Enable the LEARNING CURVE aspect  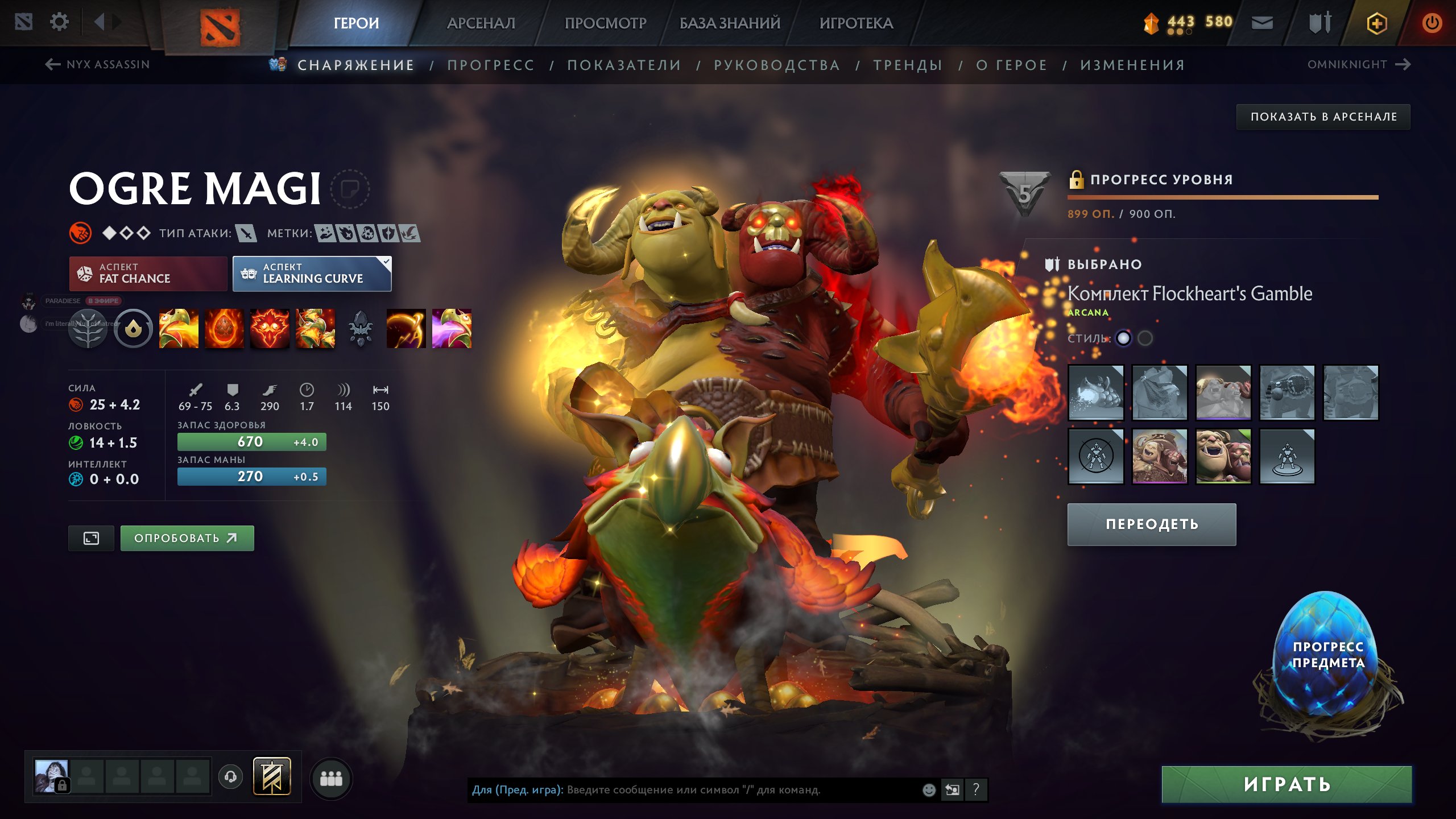click(x=312, y=274)
